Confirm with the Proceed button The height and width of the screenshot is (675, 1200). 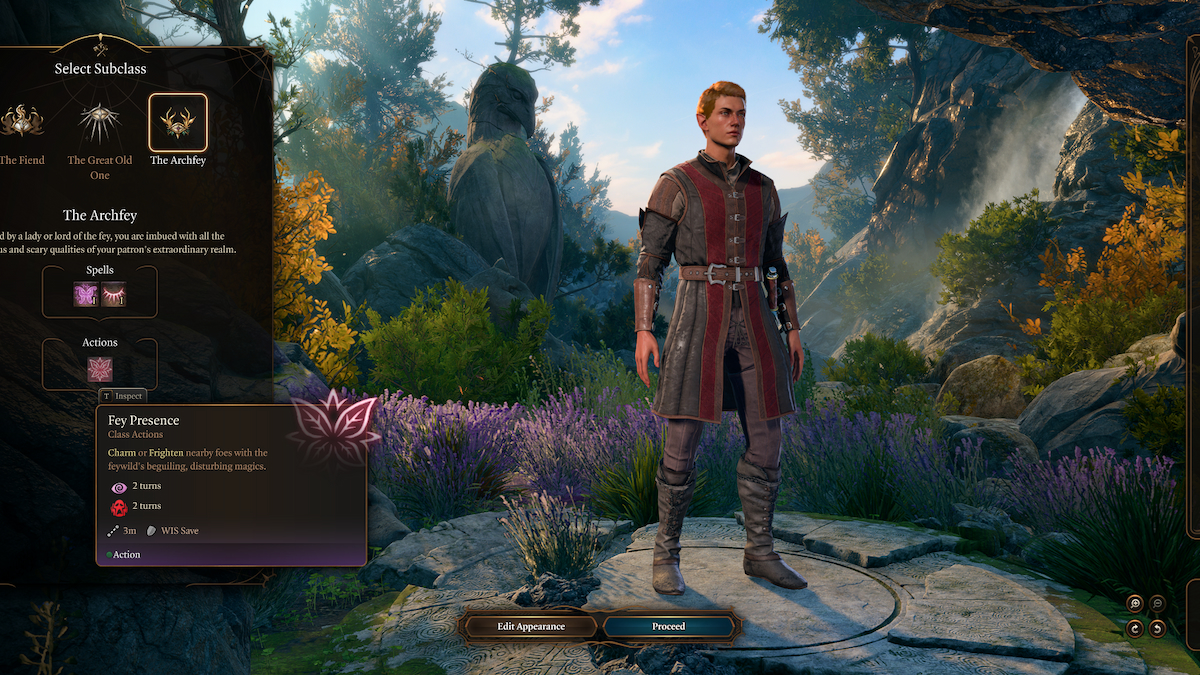(x=669, y=626)
